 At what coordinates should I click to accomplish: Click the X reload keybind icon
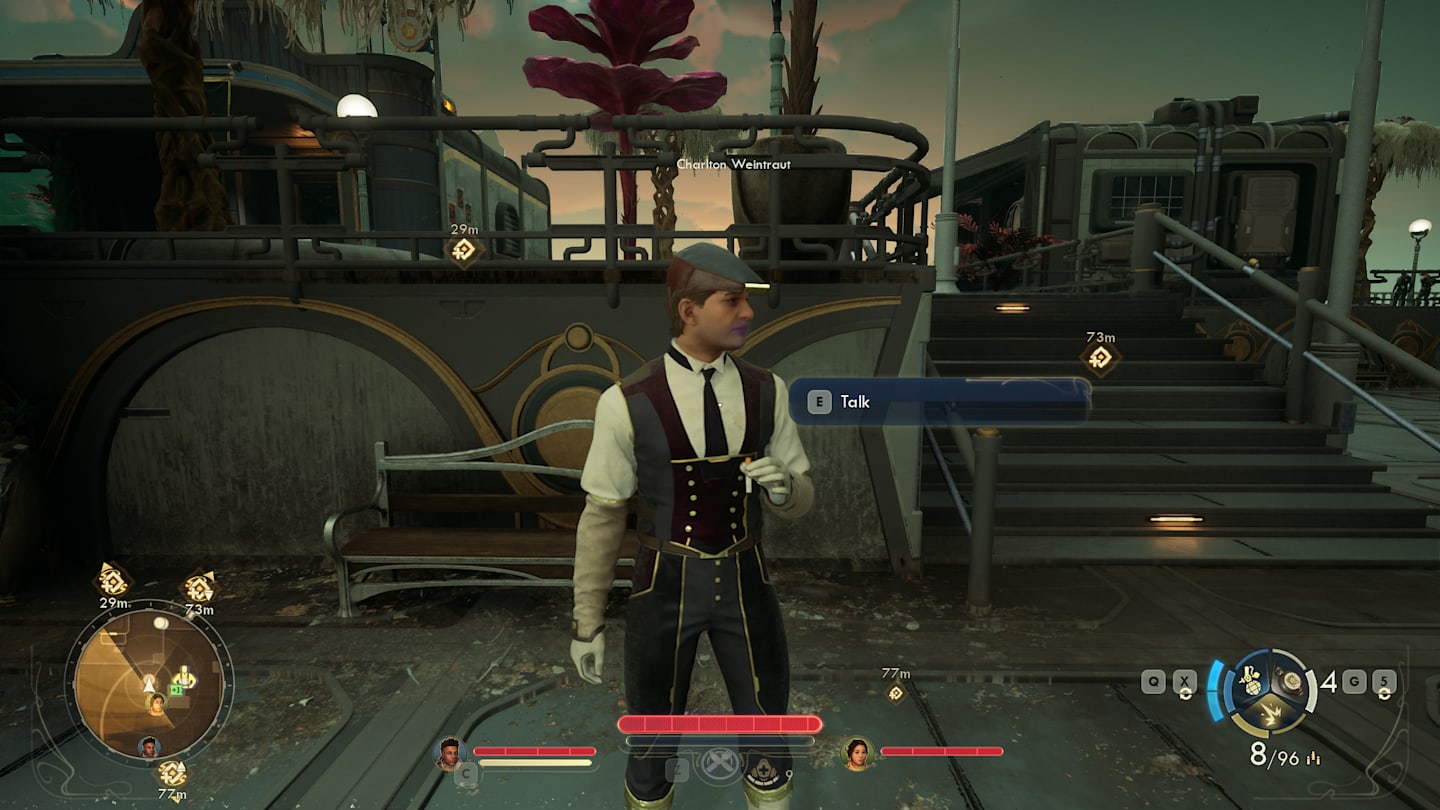pyautogui.click(x=1185, y=681)
